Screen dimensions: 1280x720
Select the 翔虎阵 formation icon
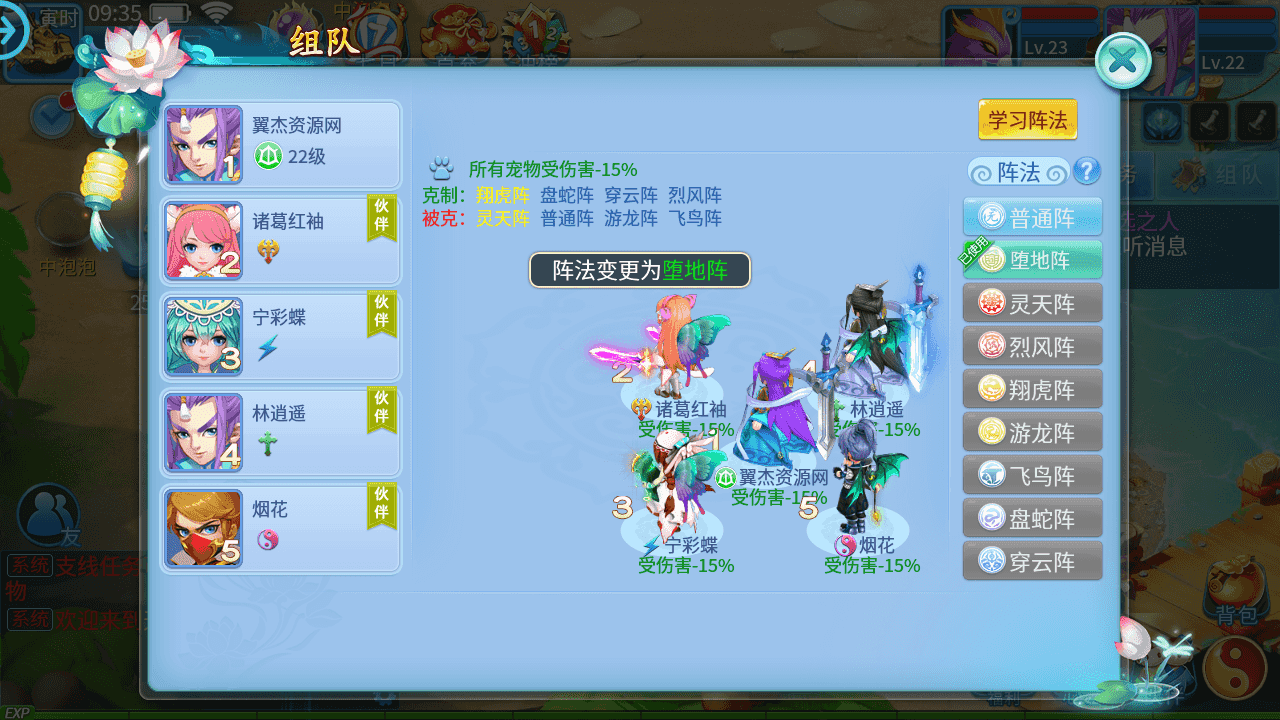pyautogui.click(x=1032, y=389)
